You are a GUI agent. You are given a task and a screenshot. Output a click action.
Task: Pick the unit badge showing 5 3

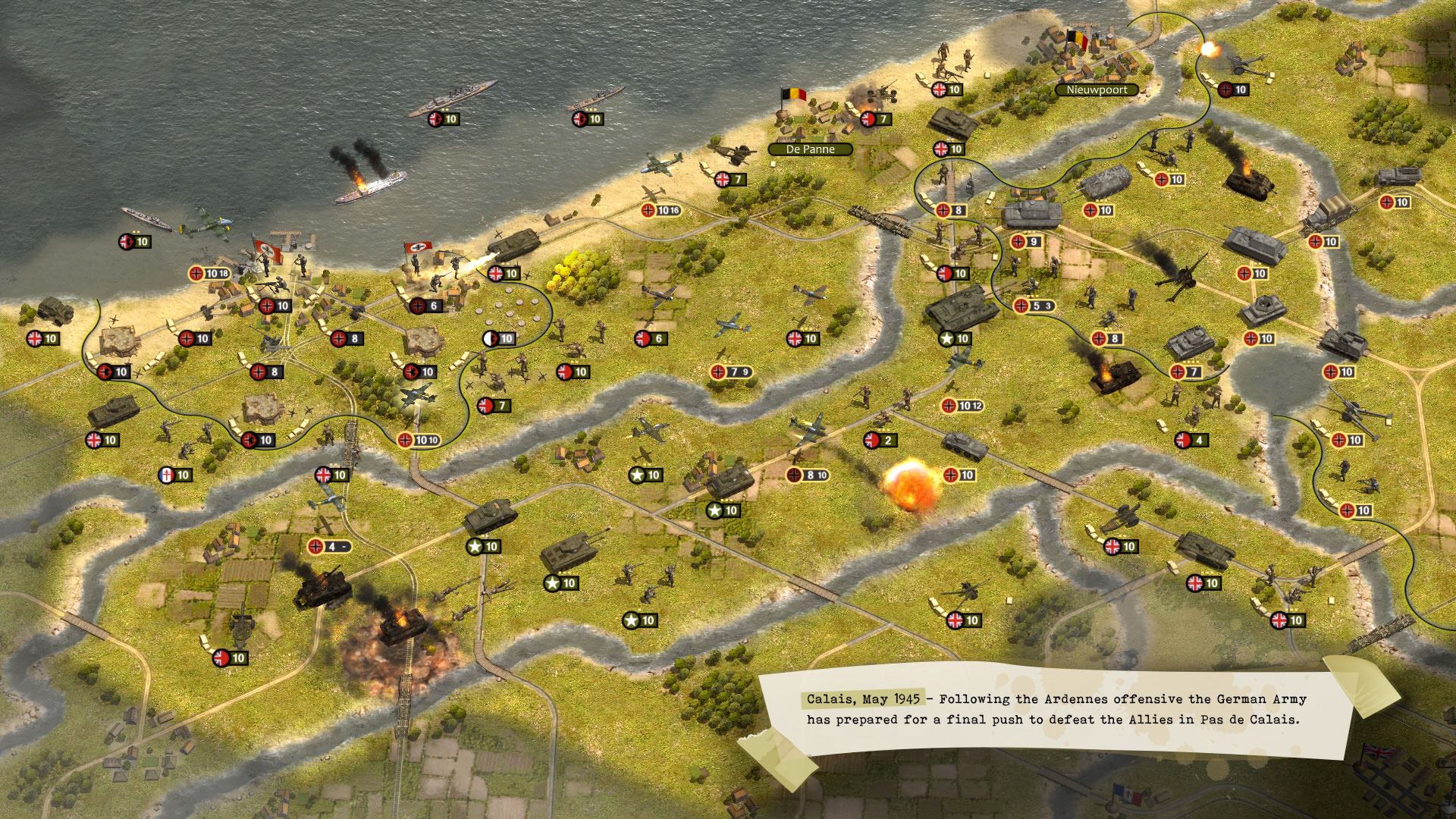coord(1034,306)
